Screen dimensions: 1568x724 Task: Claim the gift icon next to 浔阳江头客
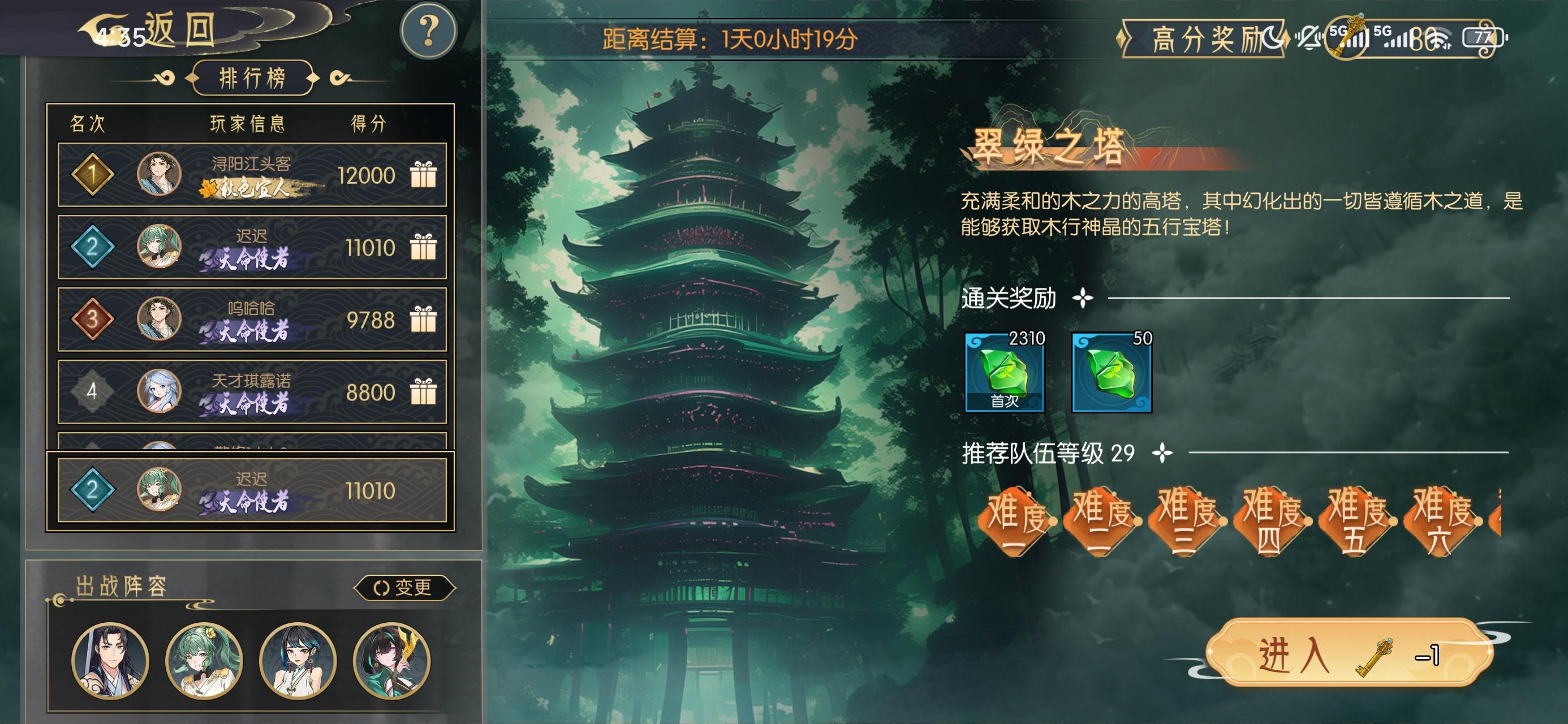[424, 175]
